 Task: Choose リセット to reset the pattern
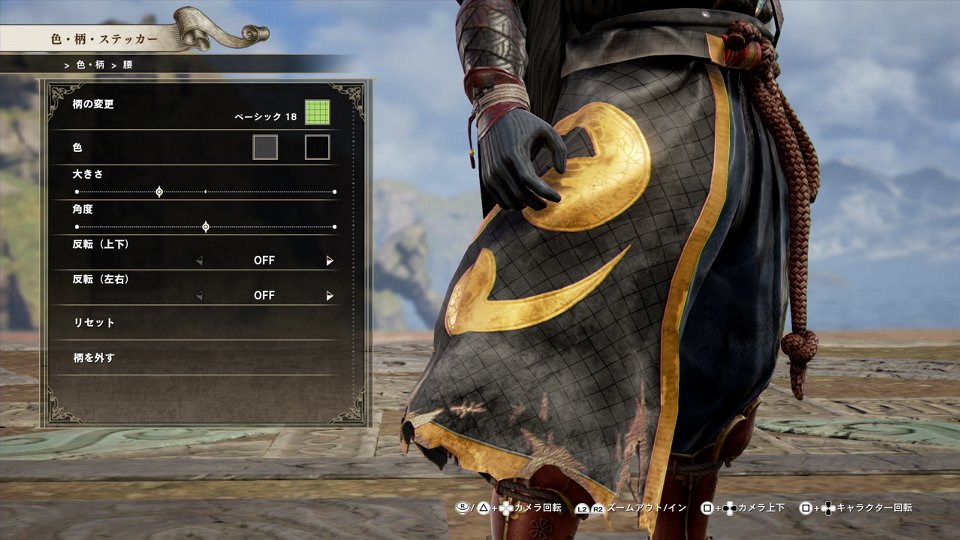click(x=95, y=323)
